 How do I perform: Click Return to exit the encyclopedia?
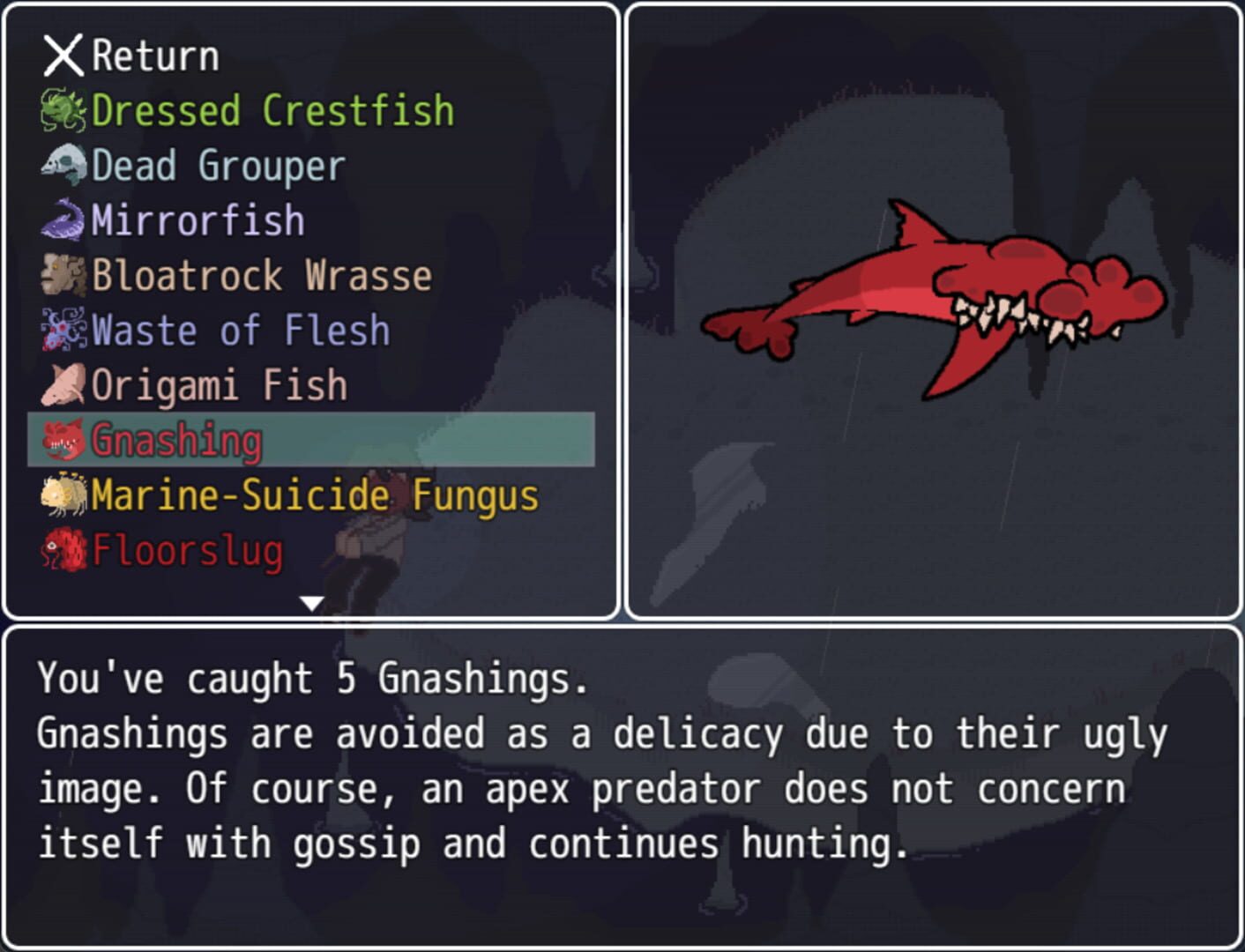point(132,55)
